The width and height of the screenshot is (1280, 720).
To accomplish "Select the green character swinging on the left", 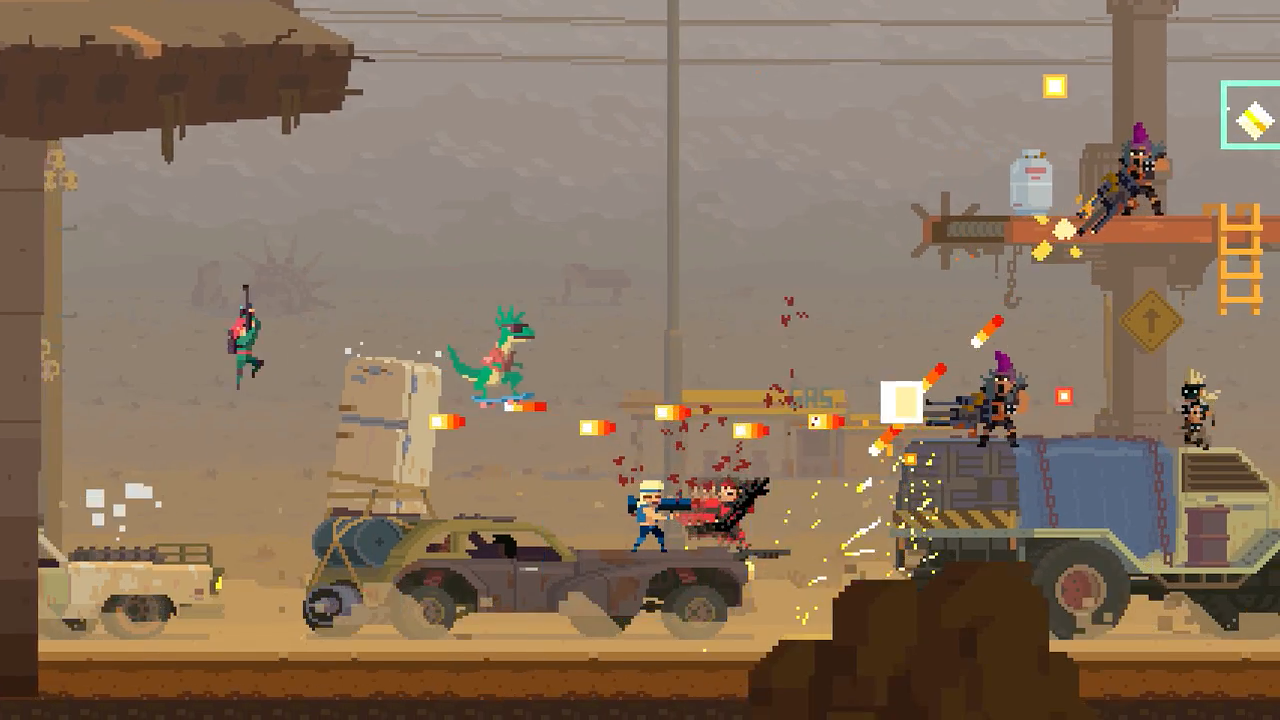I will 245,340.
